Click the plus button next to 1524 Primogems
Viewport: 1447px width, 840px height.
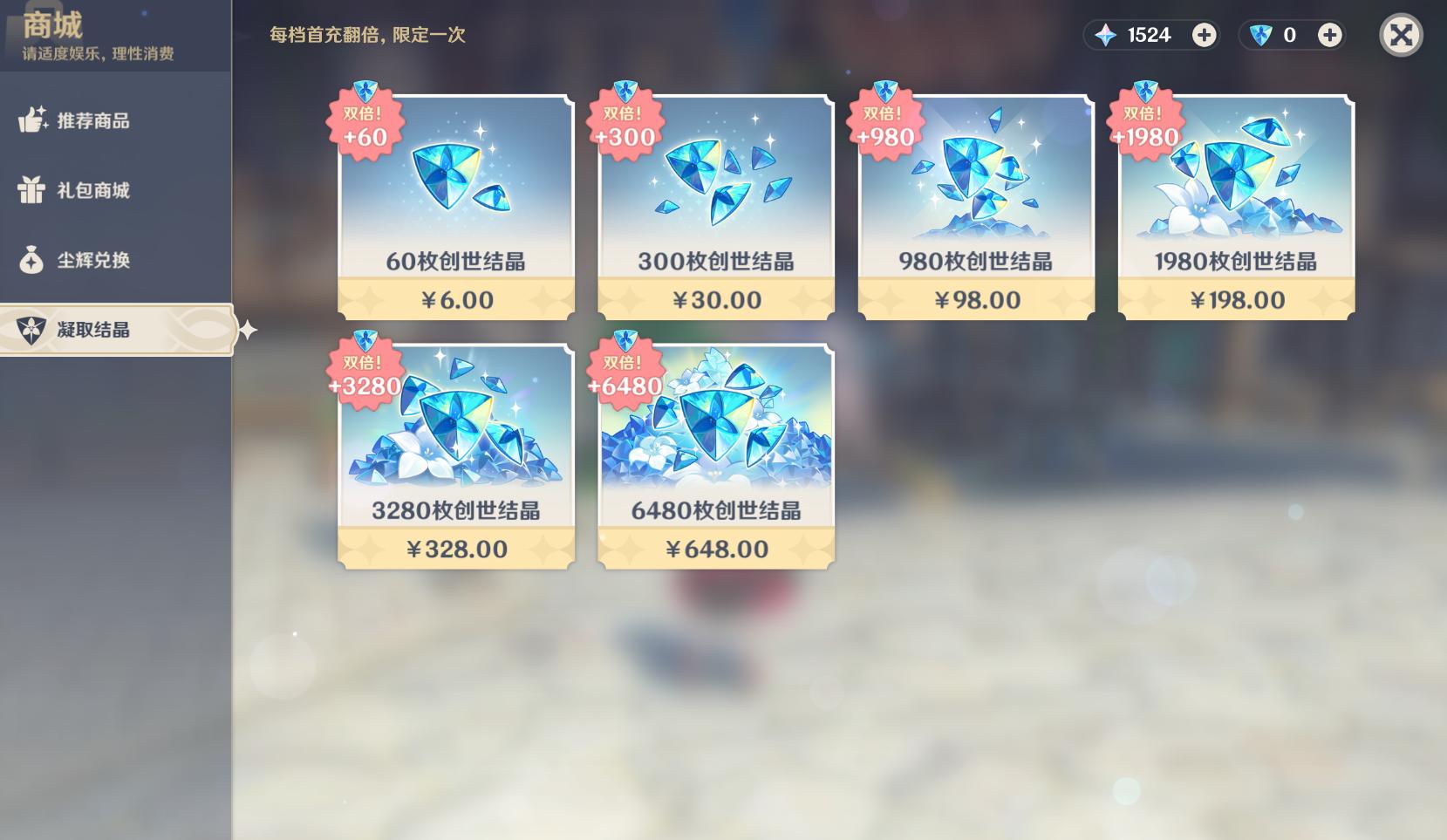pyautogui.click(x=1205, y=35)
